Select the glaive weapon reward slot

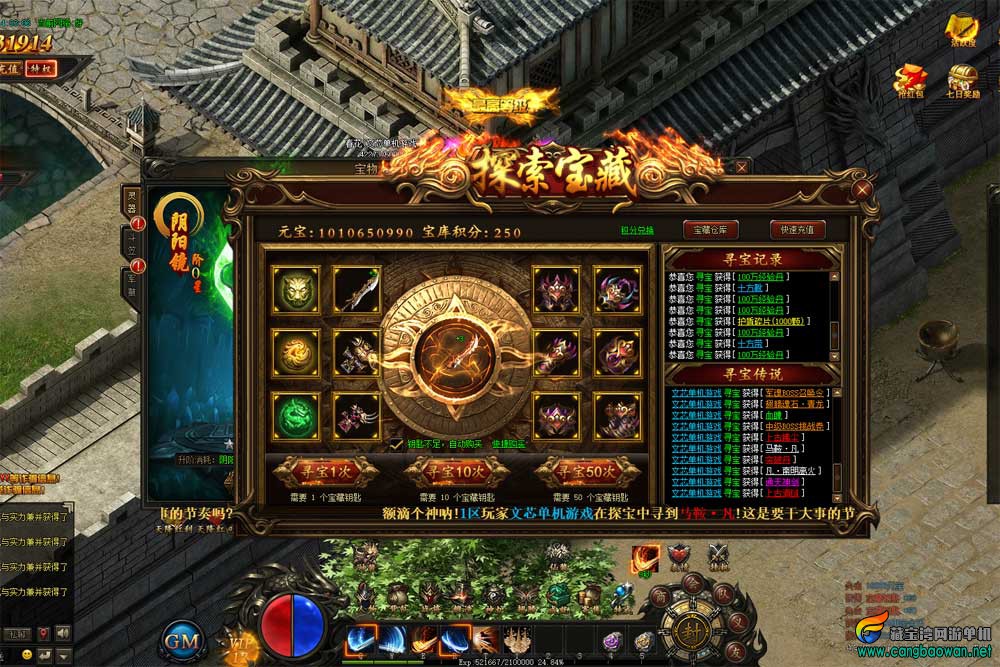pos(357,289)
